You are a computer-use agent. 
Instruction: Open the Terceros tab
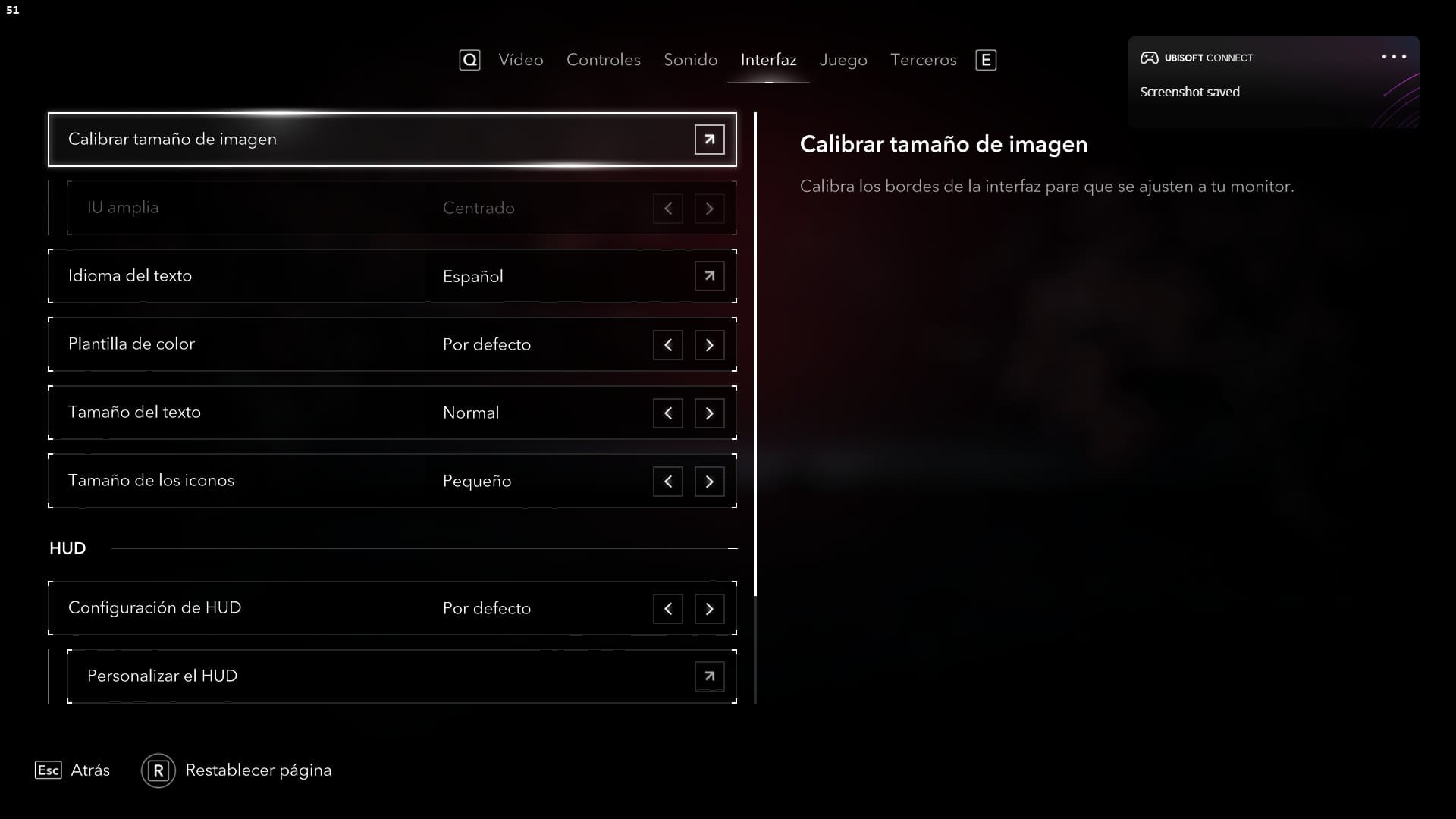pos(923,60)
